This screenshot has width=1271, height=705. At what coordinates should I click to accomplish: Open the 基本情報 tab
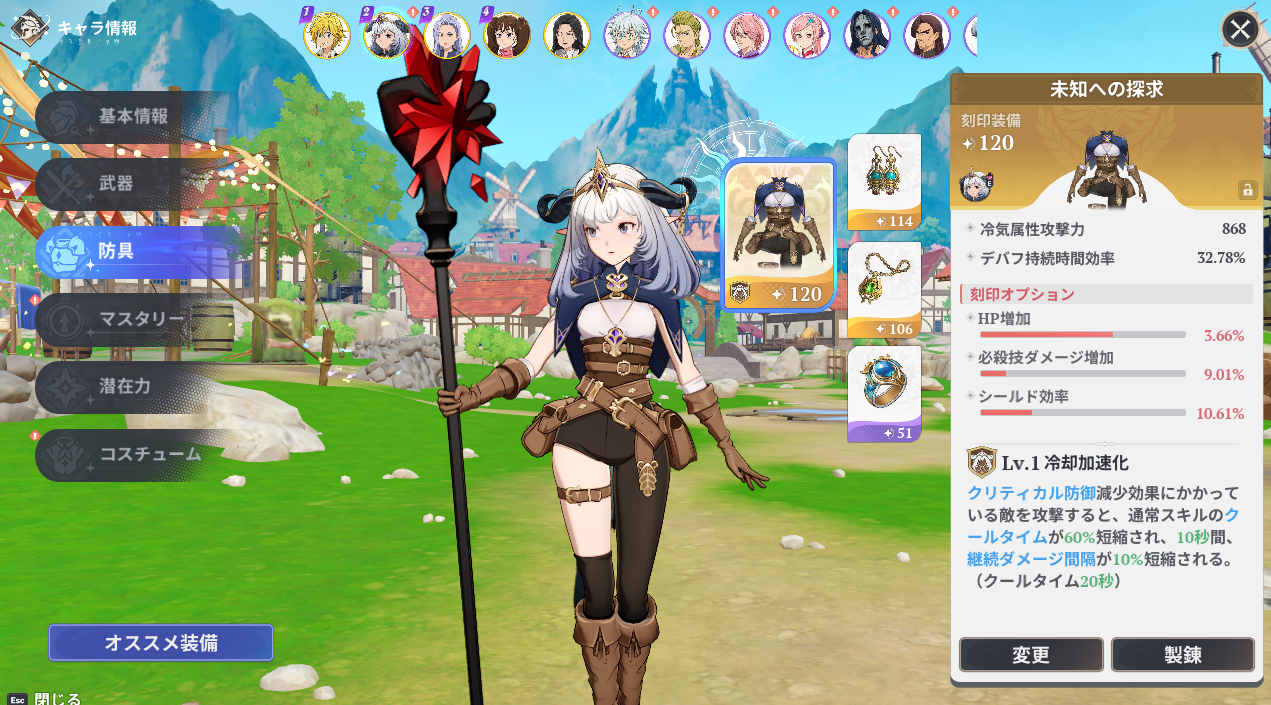pyautogui.click(x=132, y=117)
